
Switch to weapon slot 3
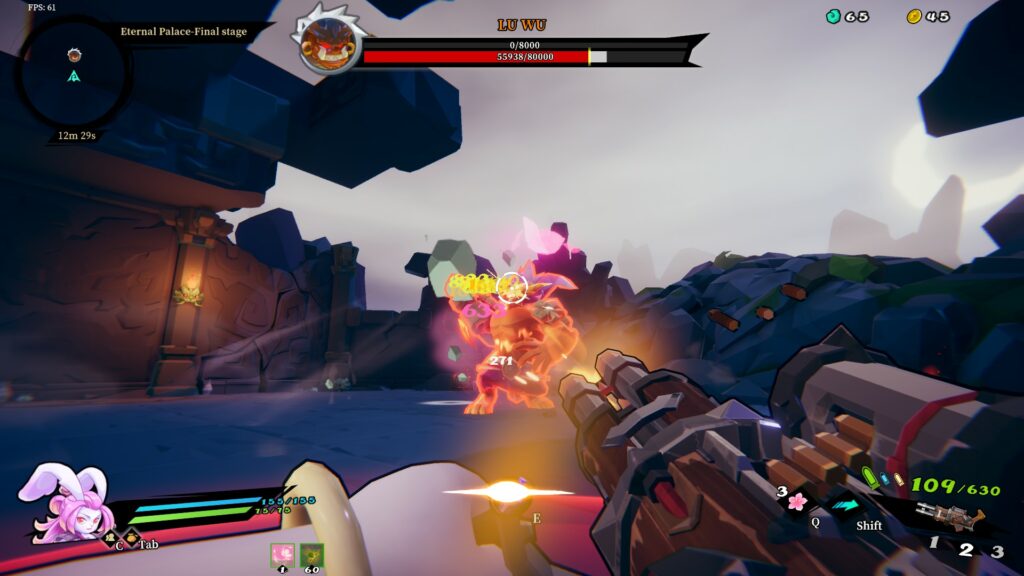click(x=997, y=551)
